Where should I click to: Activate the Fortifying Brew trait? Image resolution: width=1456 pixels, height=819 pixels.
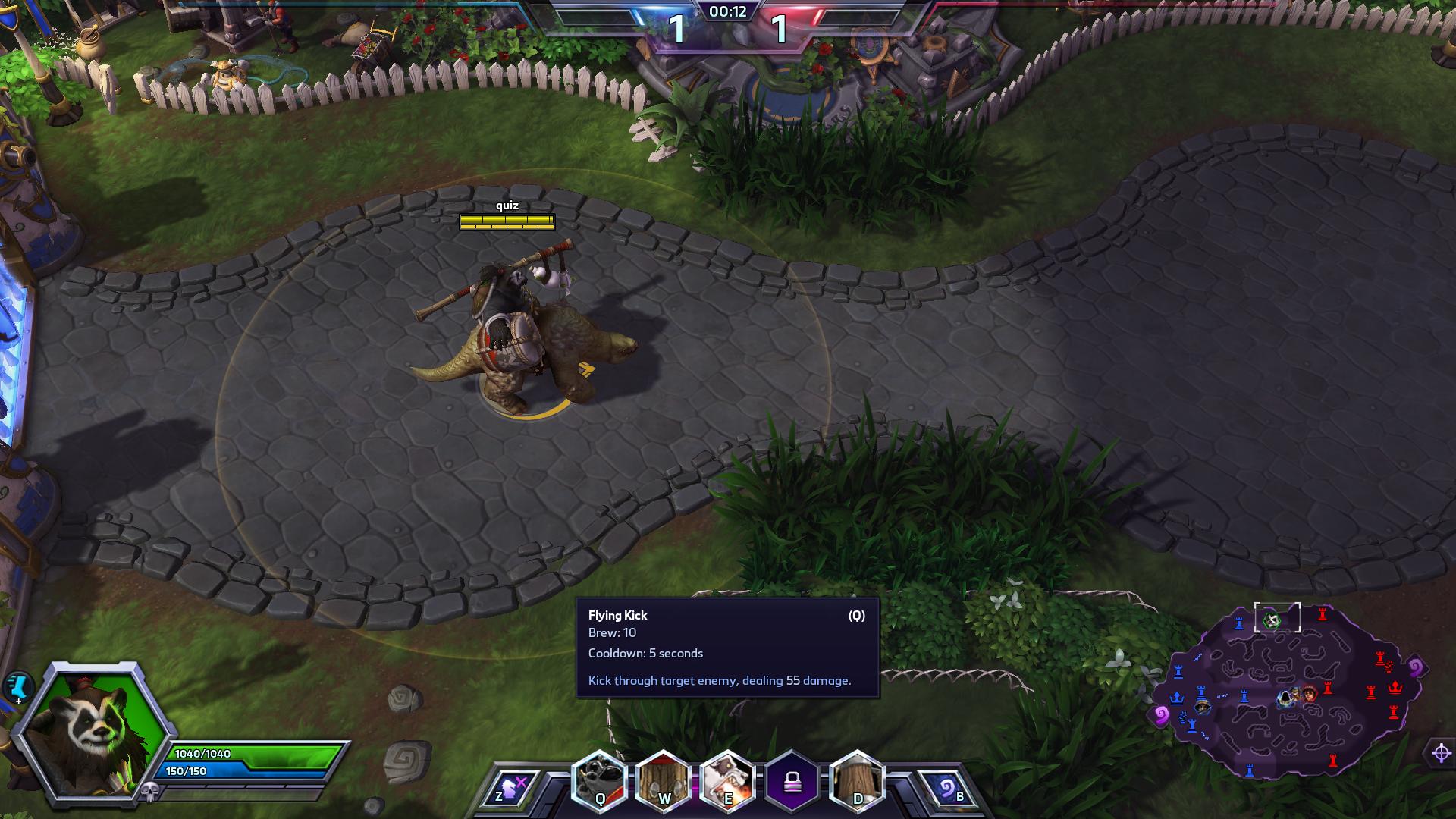click(857, 782)
